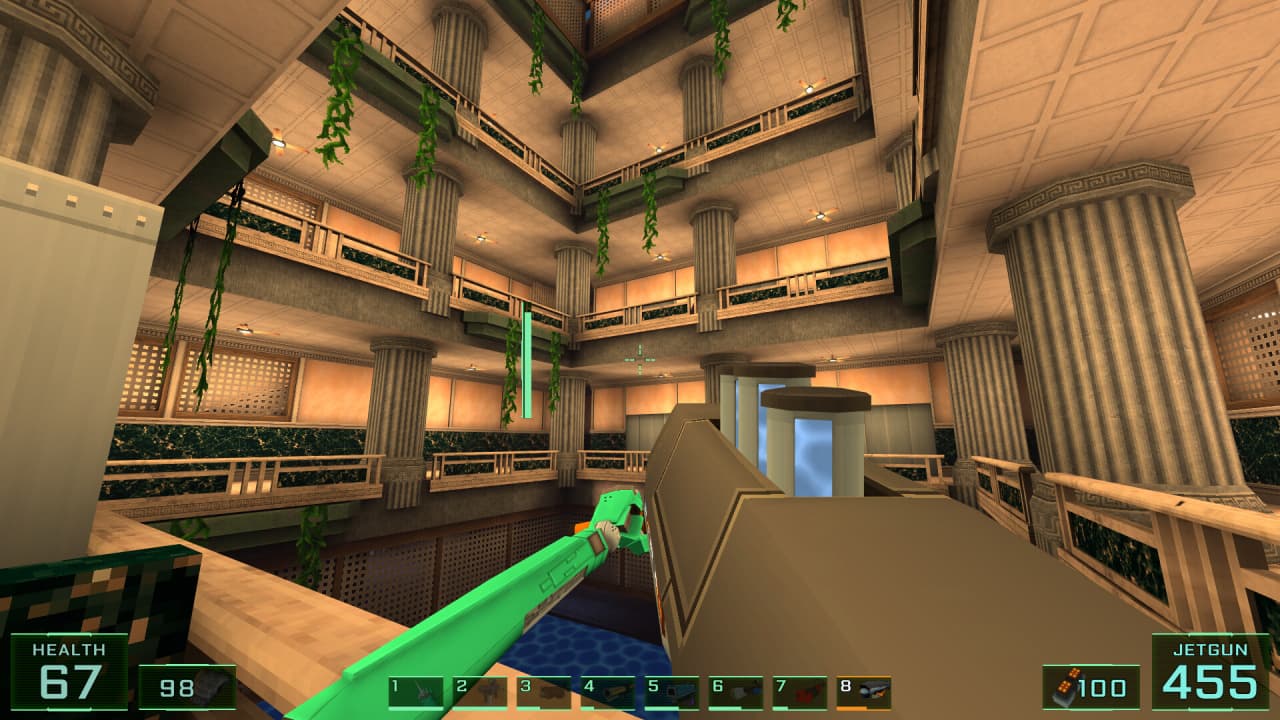Select weapon slot 5 in the hotbar
The image size is (1280, 720).
(x=672, y=691)
